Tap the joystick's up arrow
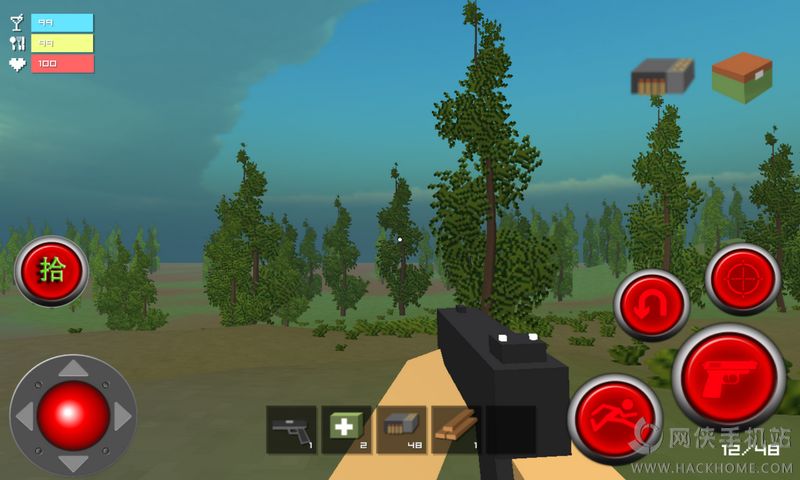Screen dimensions: 800x480 pos(73,370)
